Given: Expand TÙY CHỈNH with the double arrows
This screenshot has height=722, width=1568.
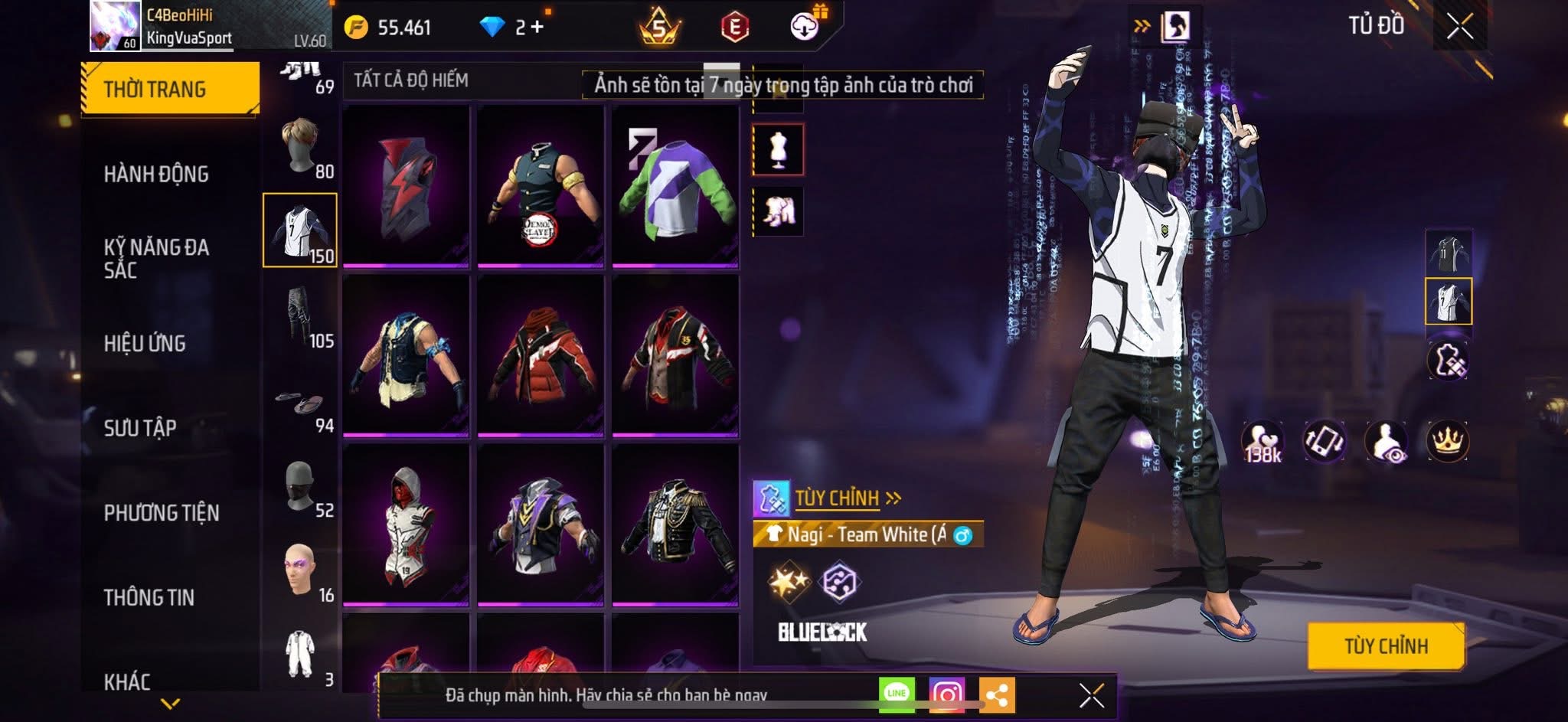Looking at the screenshot, I should click(x=894, y=496).
